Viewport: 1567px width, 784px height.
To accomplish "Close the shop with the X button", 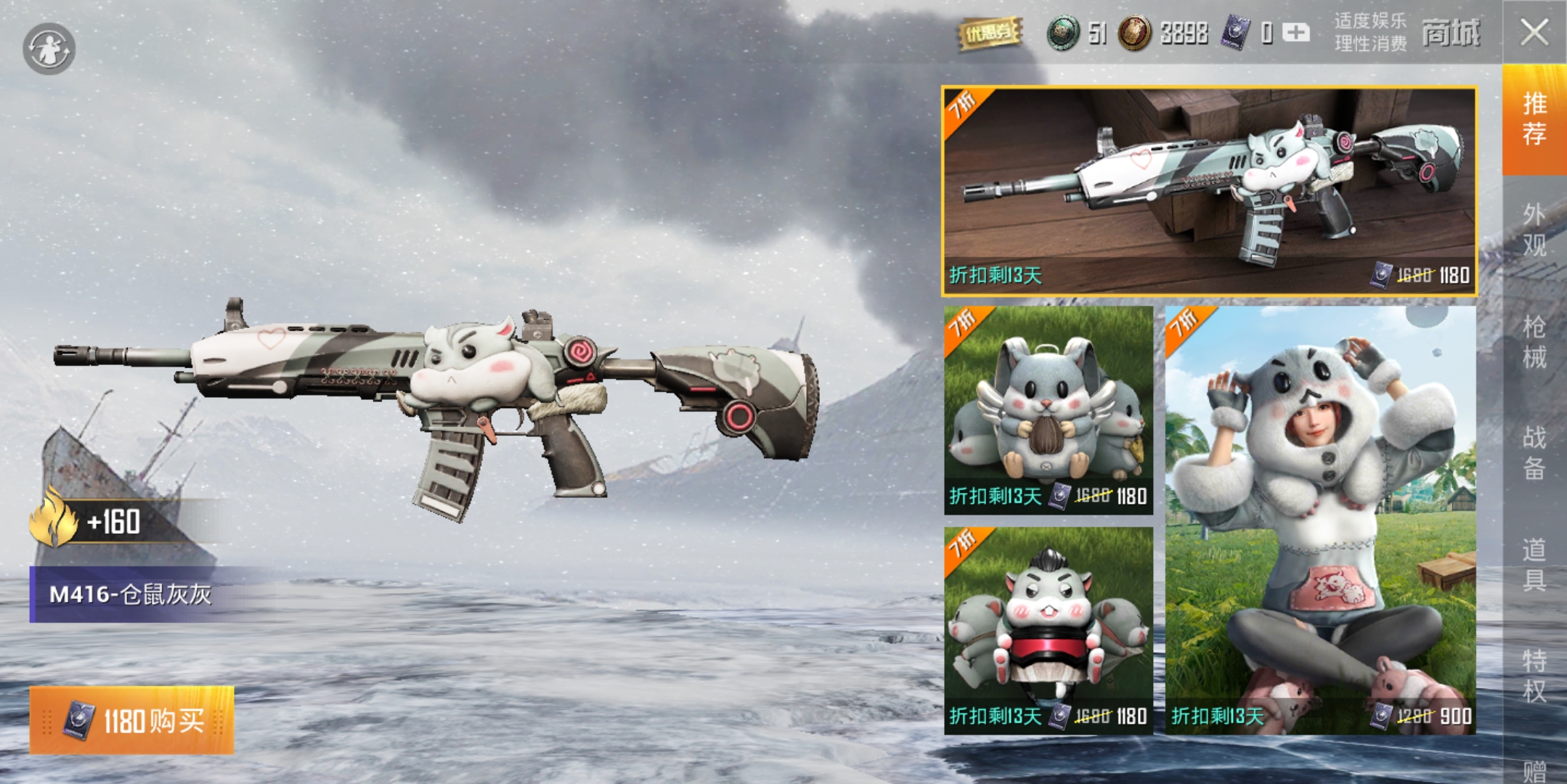I will 1534,32.
